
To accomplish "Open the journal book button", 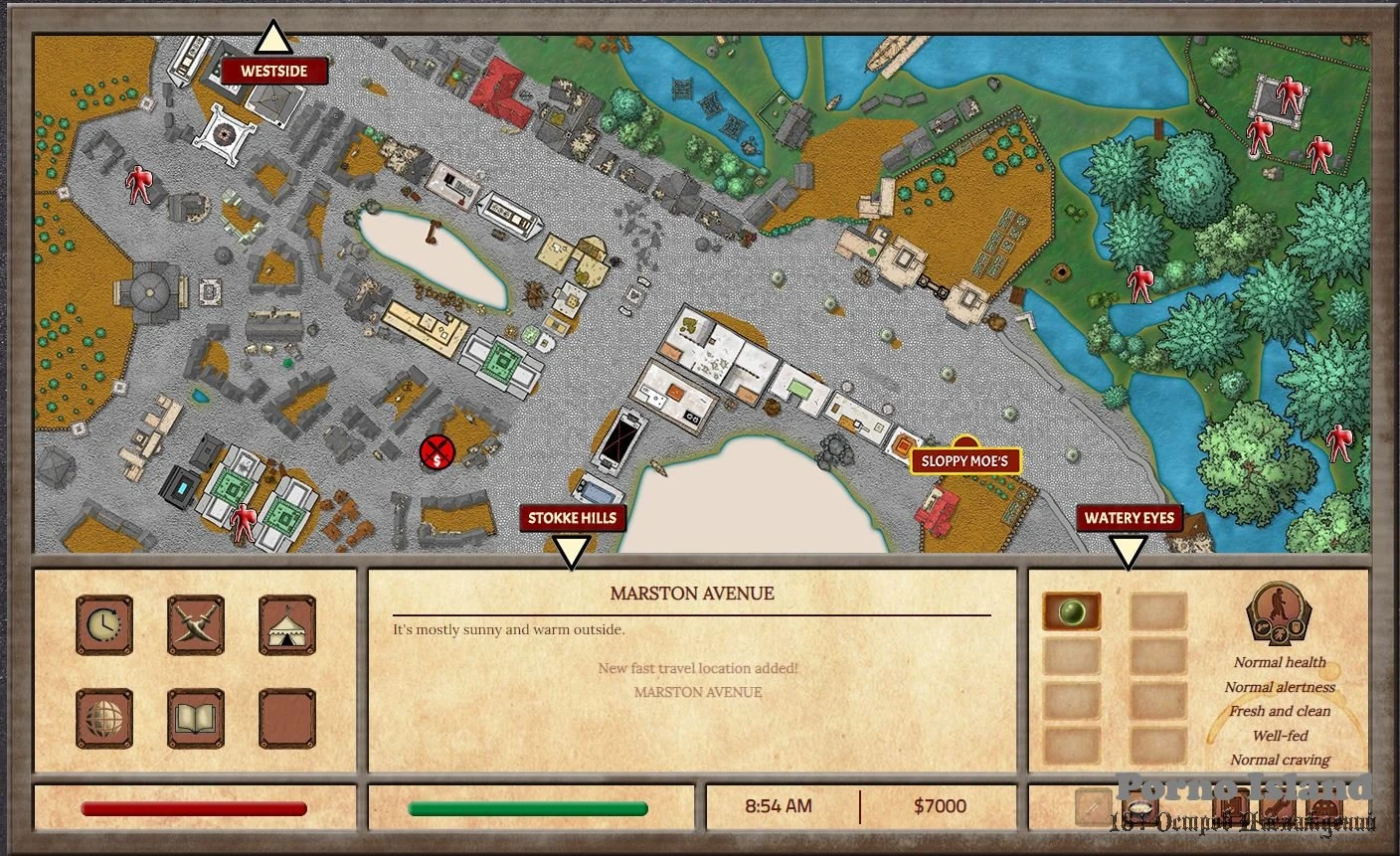I will point(196,718).
